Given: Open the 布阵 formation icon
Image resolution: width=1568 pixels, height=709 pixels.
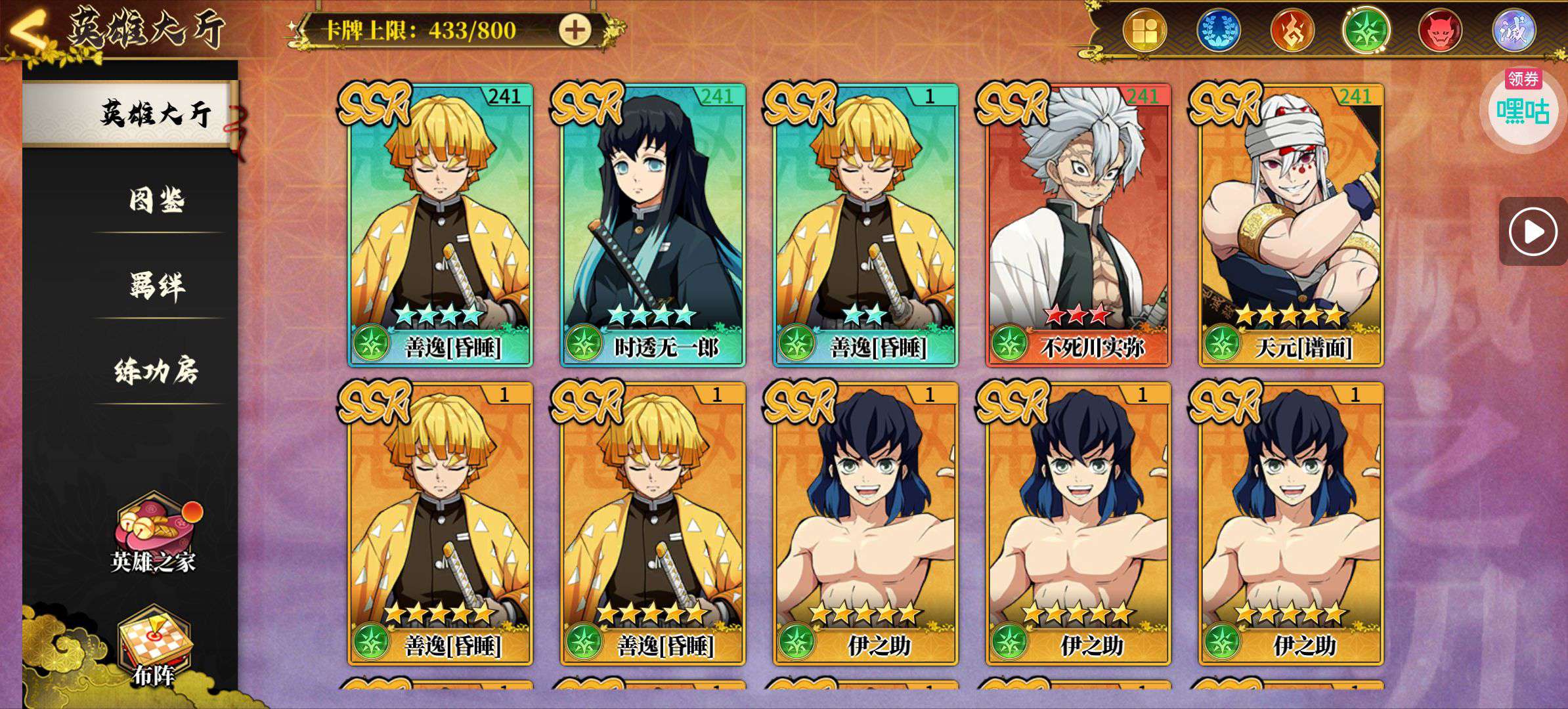Looking at the screenshot, I should point(154,647).
